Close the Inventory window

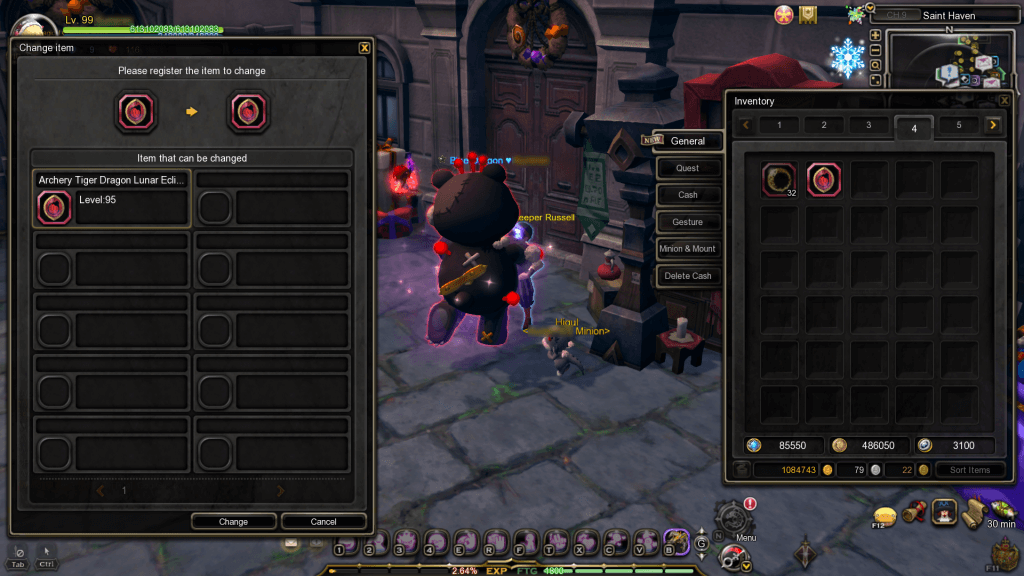[x=1004, y=101]
